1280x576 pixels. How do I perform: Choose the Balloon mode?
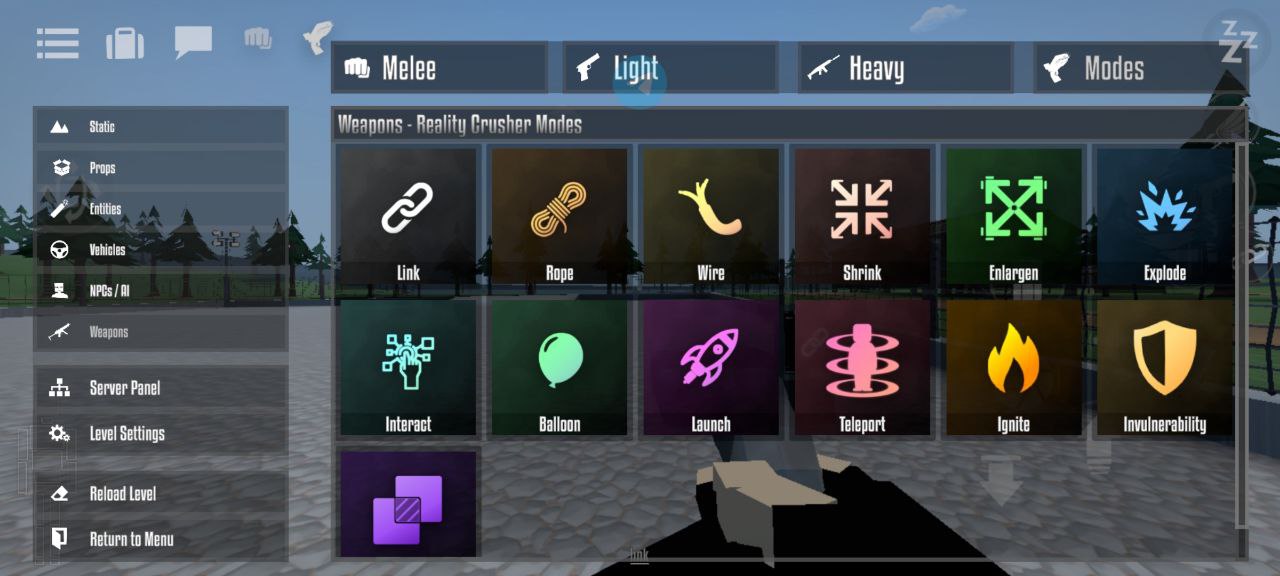pos(560,367)
